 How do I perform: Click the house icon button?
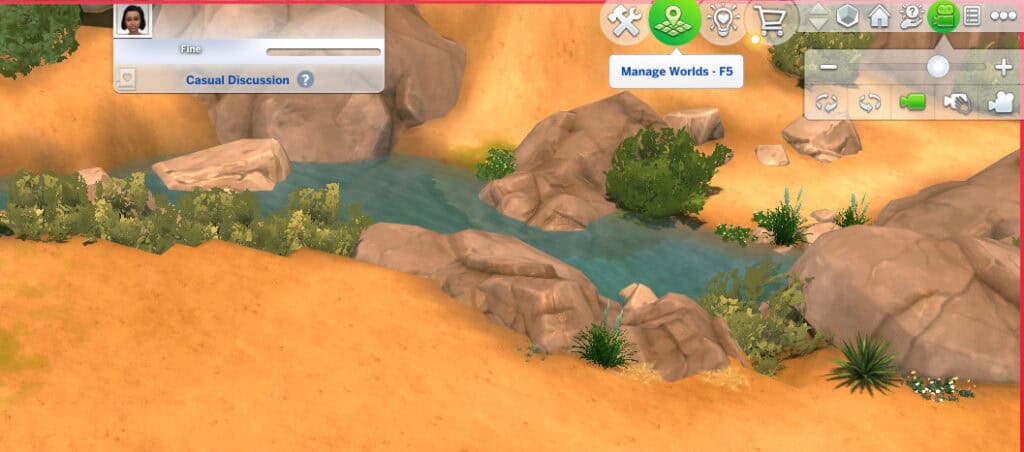[x=879, y=16]
